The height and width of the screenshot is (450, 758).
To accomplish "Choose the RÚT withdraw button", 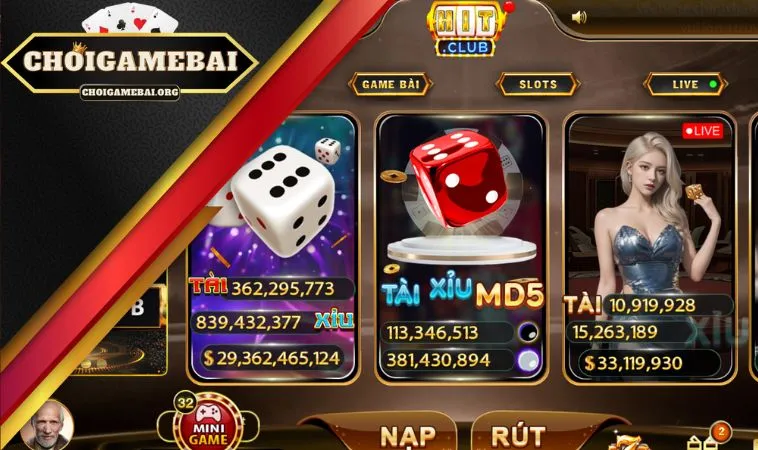I will point(519,435).
